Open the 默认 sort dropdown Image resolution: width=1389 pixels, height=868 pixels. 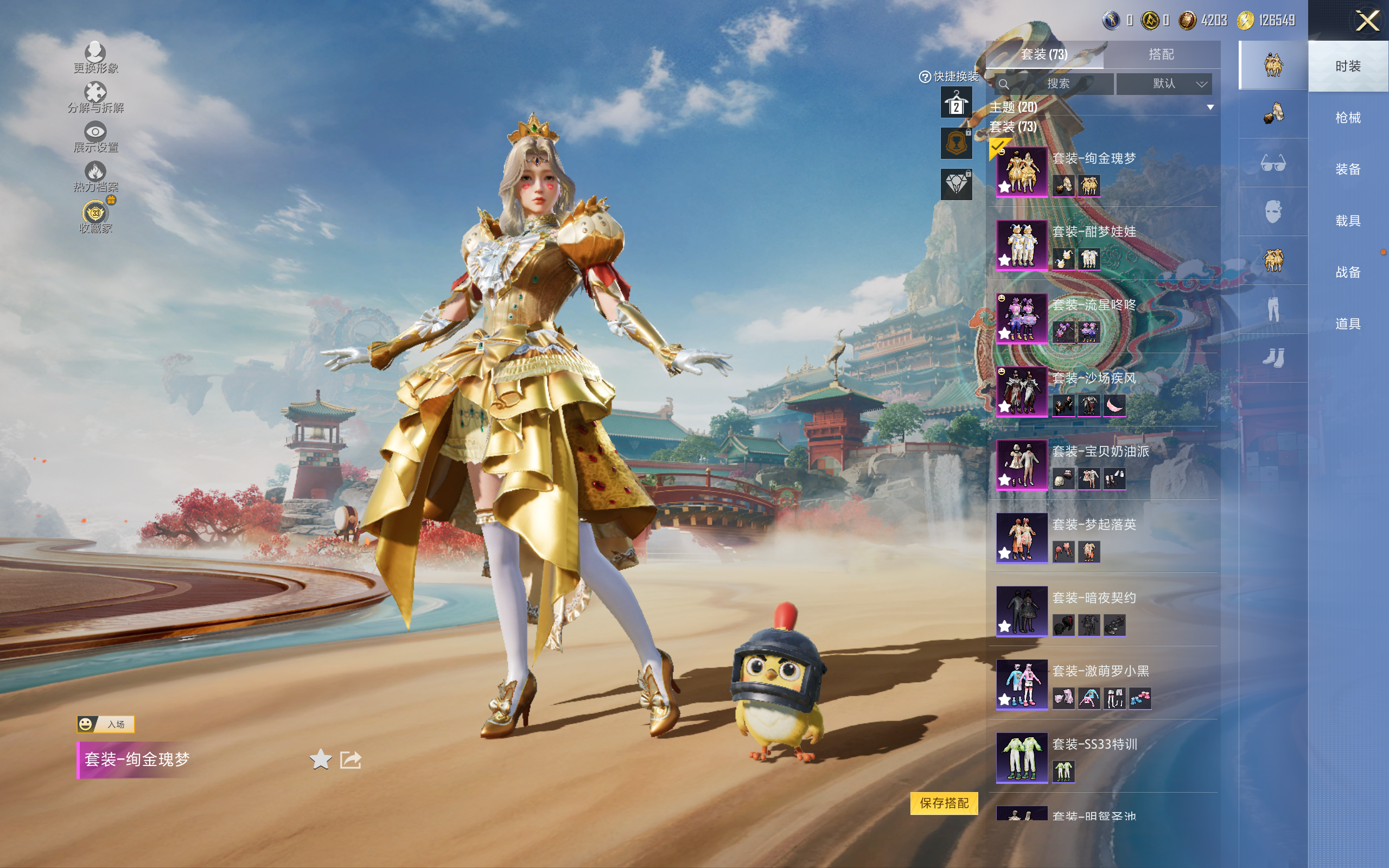1164,84
